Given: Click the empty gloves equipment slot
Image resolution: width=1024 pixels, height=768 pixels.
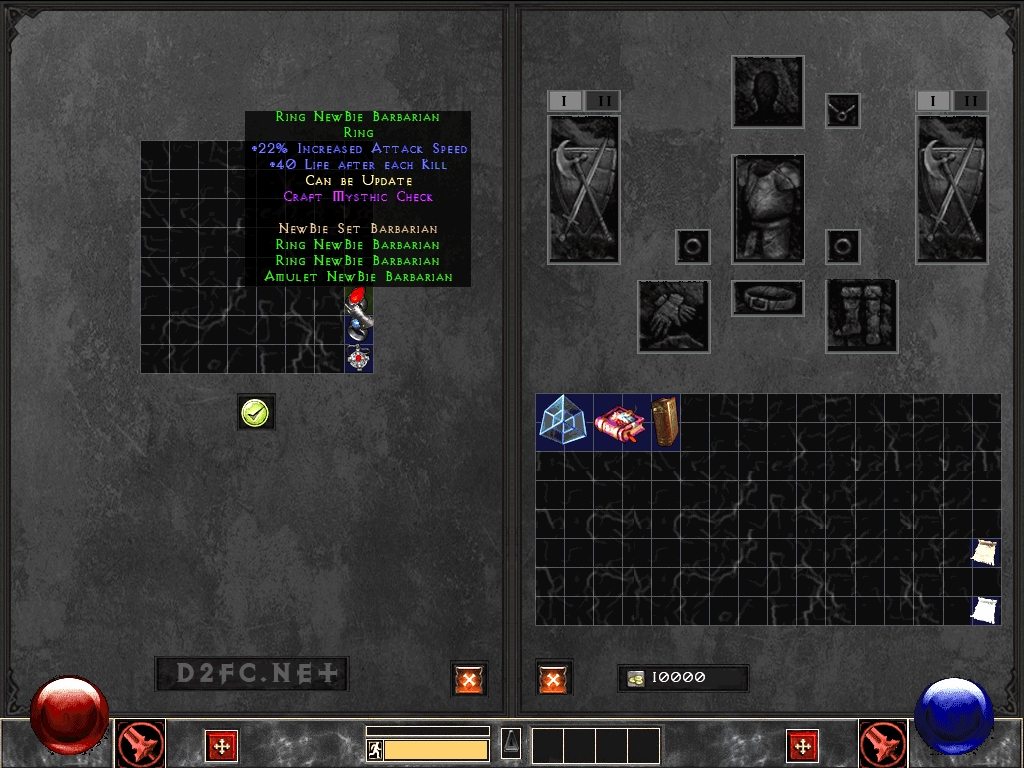Looking at the screenshot, I should 673,316.
